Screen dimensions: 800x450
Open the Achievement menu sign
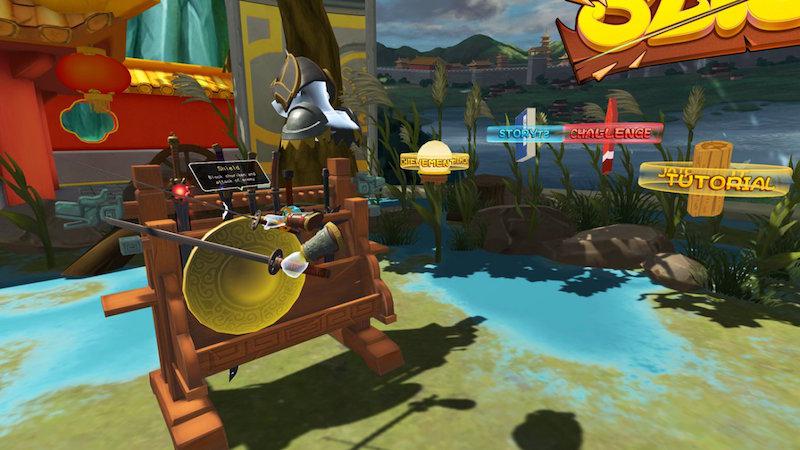point(435,161)
